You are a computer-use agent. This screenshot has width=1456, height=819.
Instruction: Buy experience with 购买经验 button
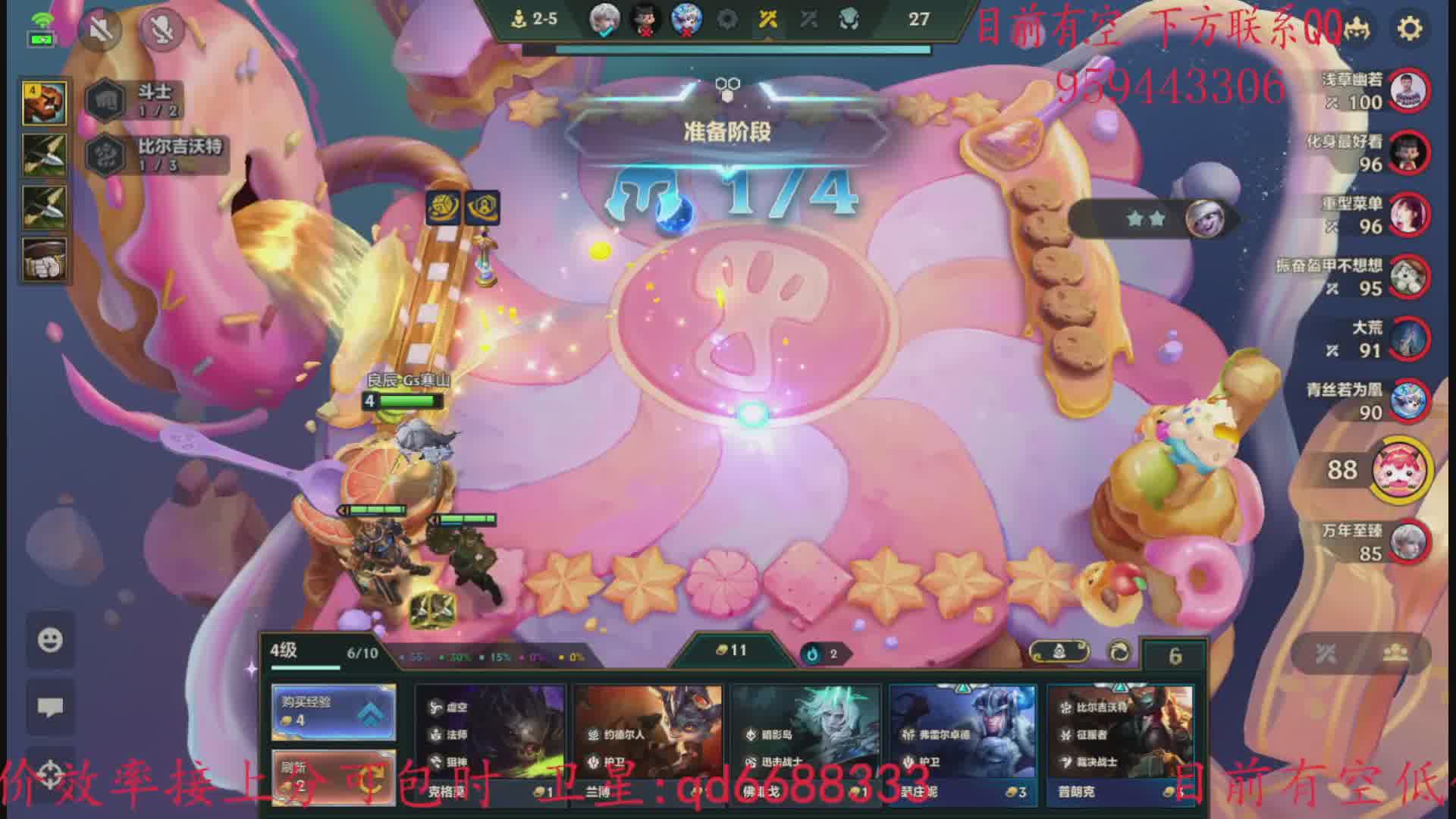click(x=334, y=712)
